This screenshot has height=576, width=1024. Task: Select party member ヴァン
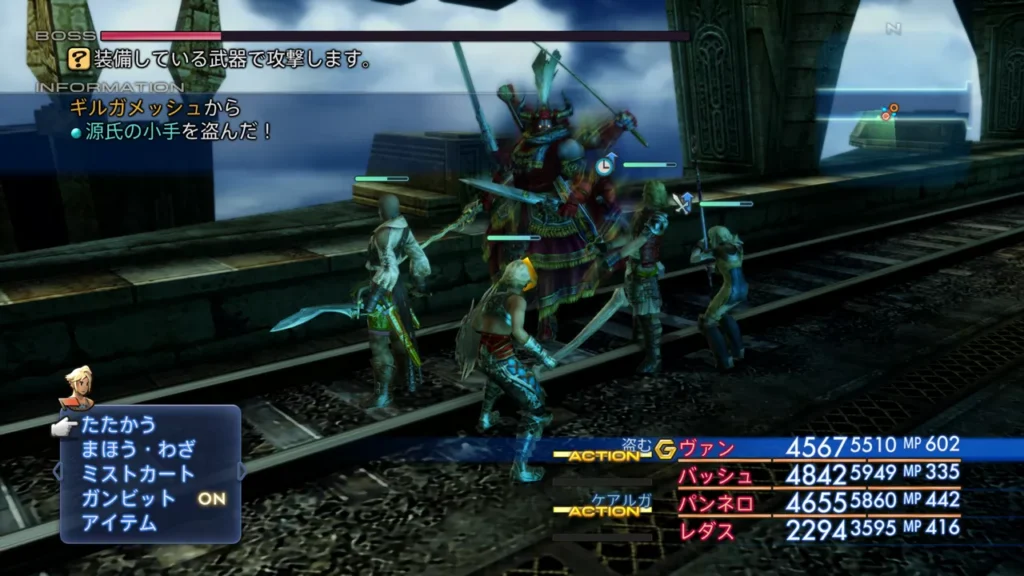point(707,448)
